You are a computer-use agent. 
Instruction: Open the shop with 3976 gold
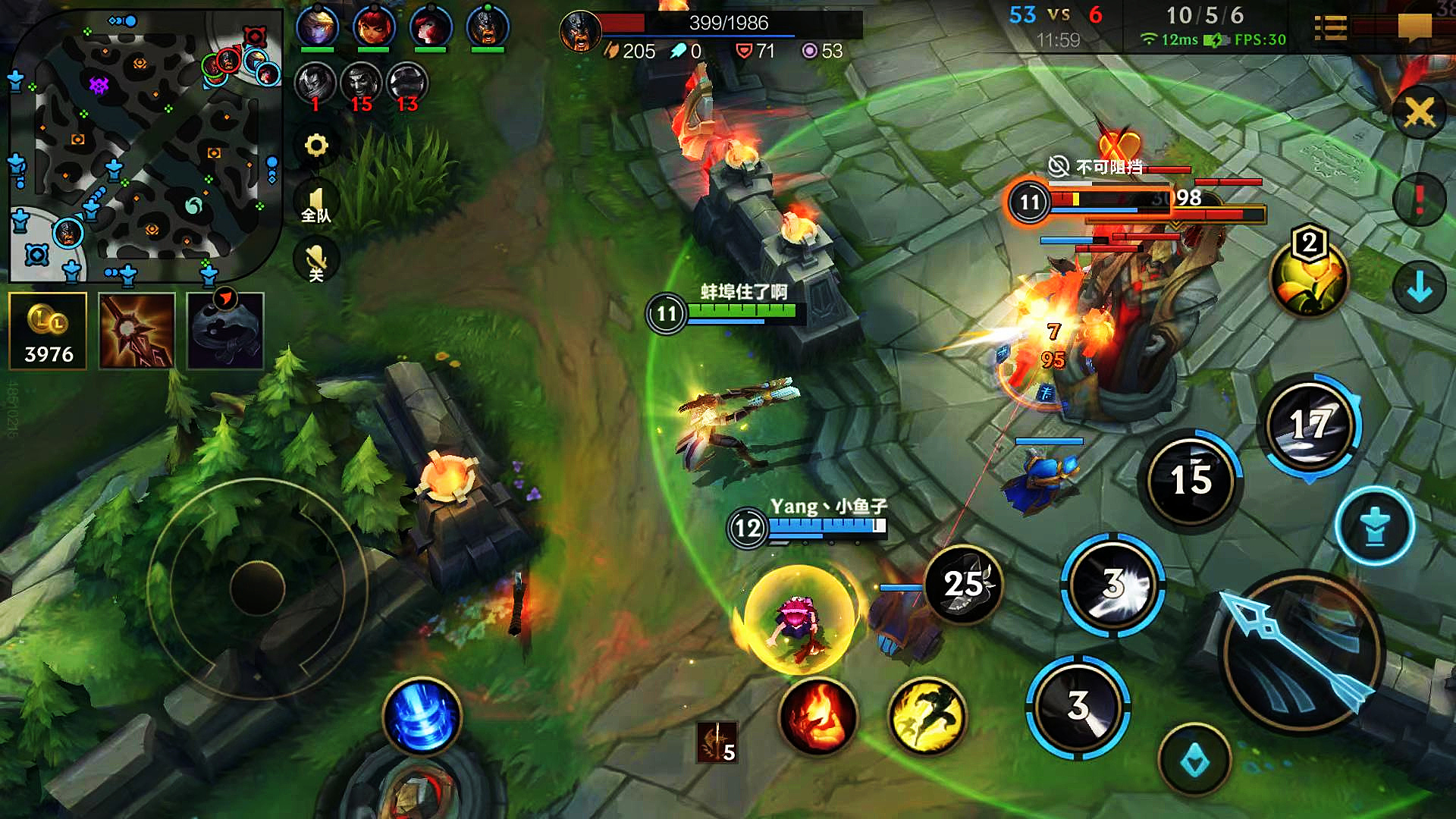(x=48, y=331)
